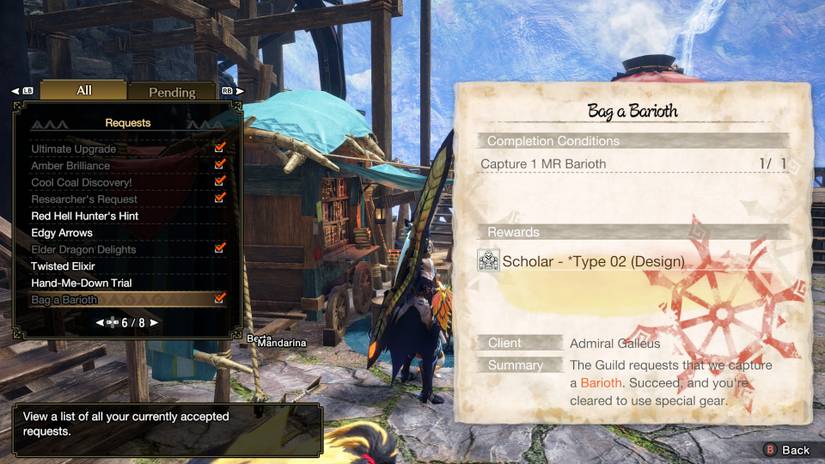
Task: Switch to the All requests tab
Action: pos(84,91)
